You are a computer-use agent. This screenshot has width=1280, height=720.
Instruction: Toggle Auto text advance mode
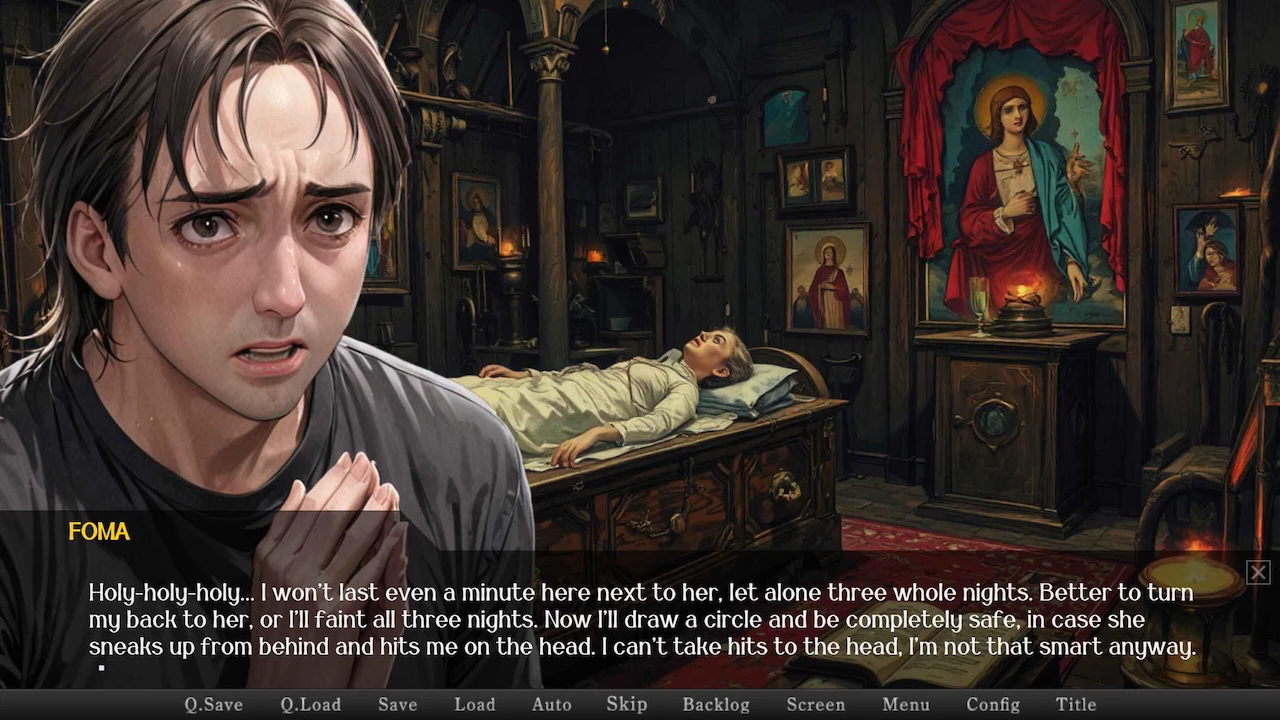[551, 704]
